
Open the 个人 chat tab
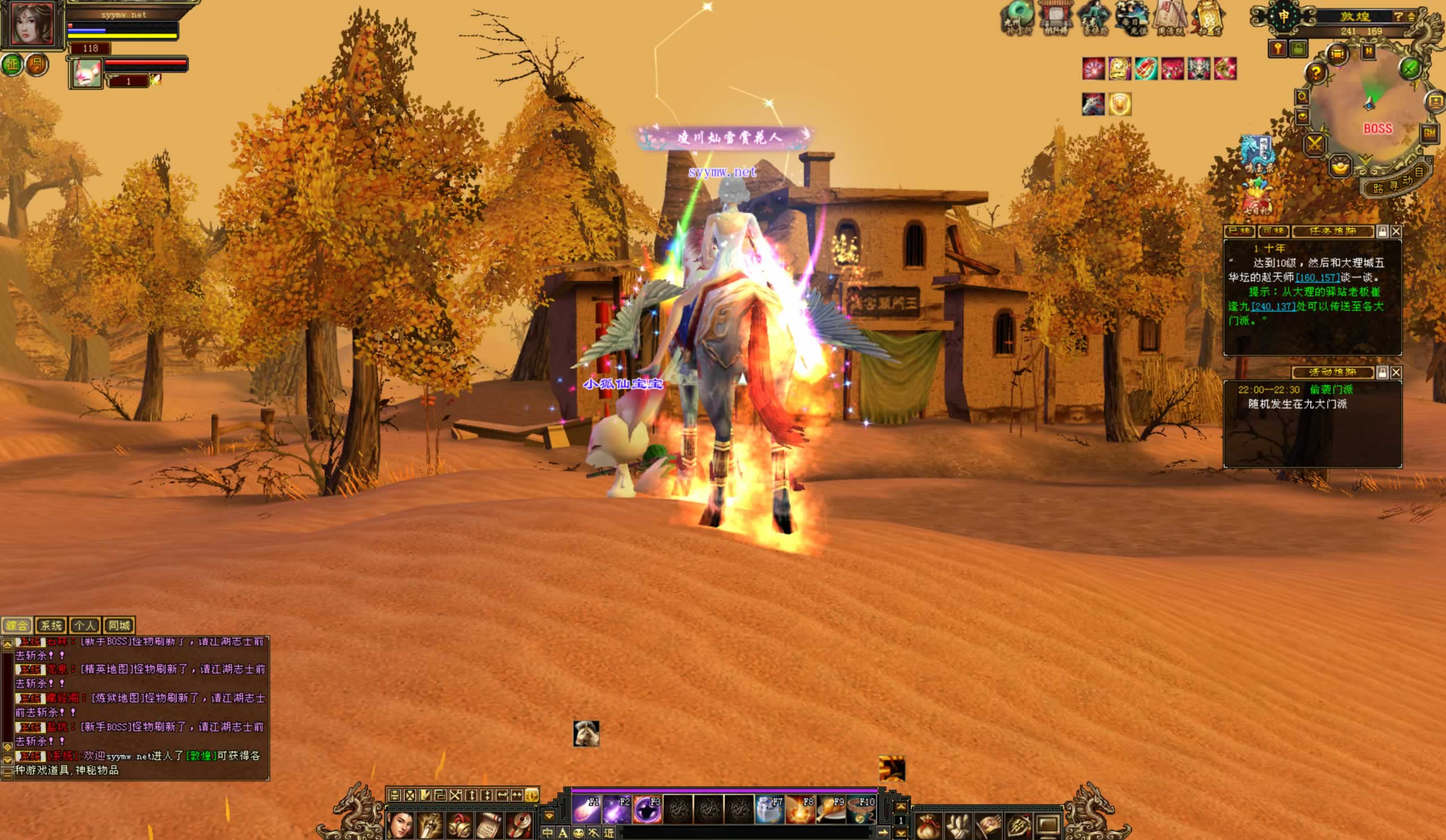pyautogui.click(x=85, y=625)
